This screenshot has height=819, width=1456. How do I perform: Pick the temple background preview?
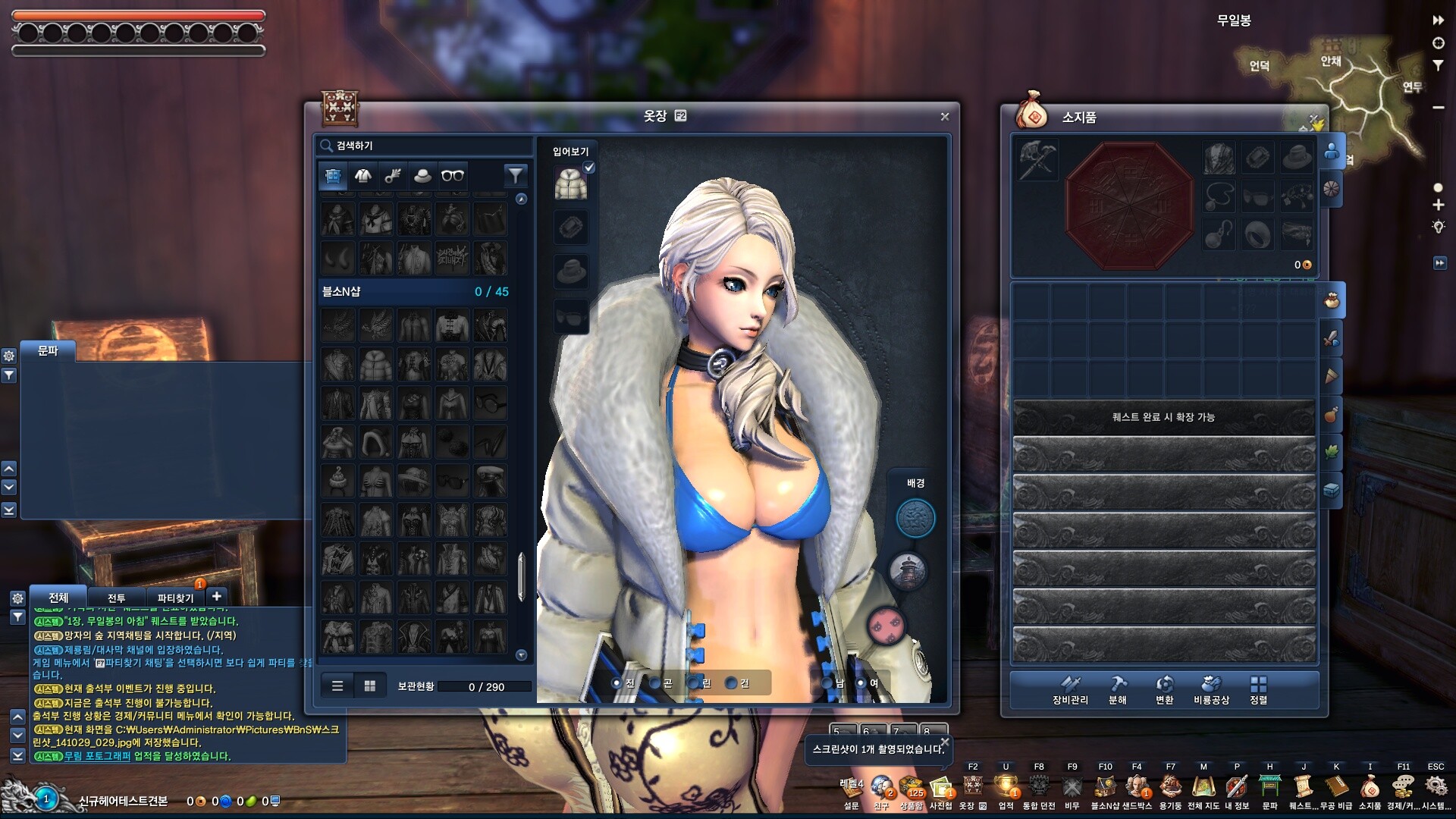coord(908,572)
